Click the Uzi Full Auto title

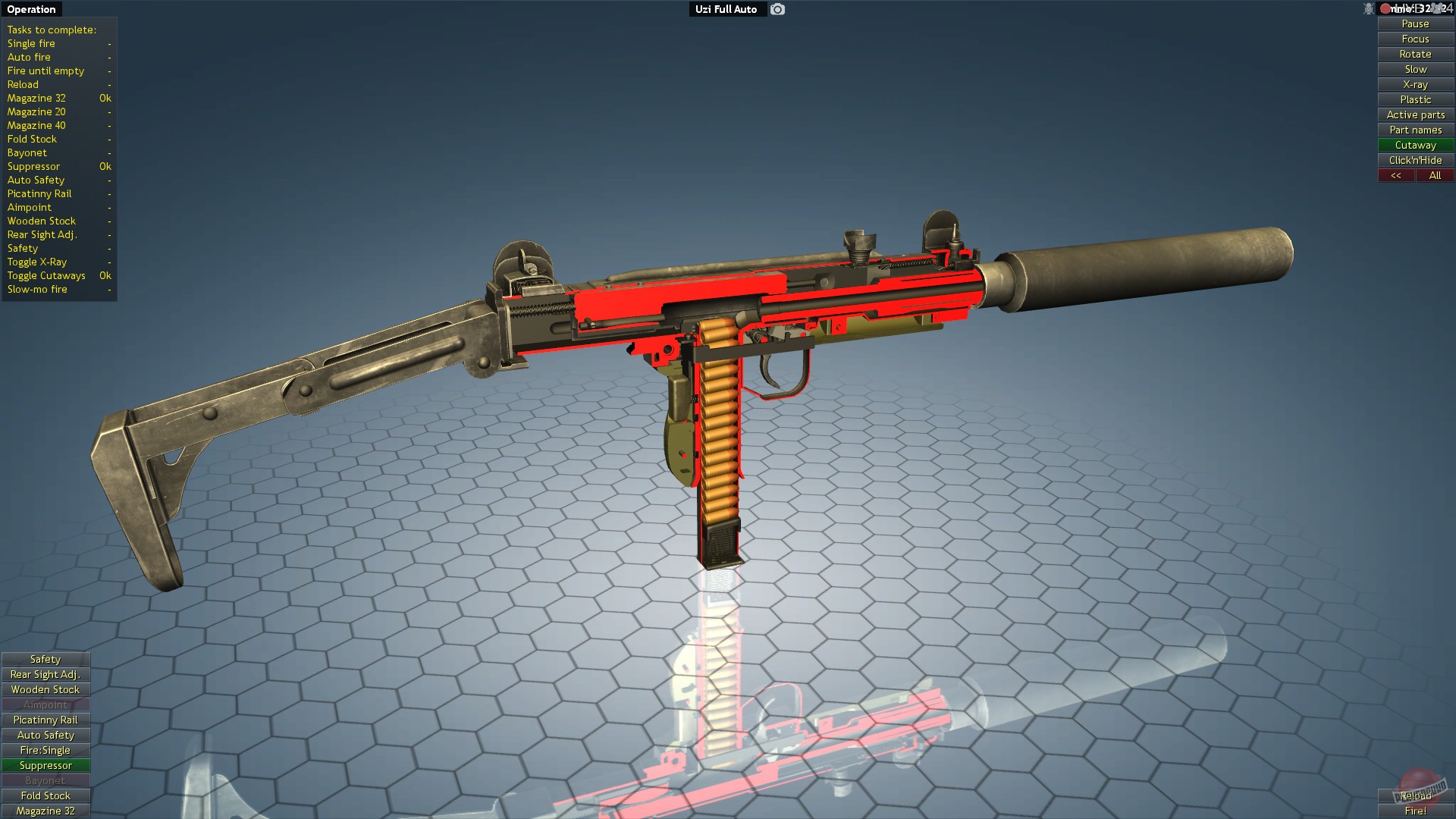click(726, 9)
